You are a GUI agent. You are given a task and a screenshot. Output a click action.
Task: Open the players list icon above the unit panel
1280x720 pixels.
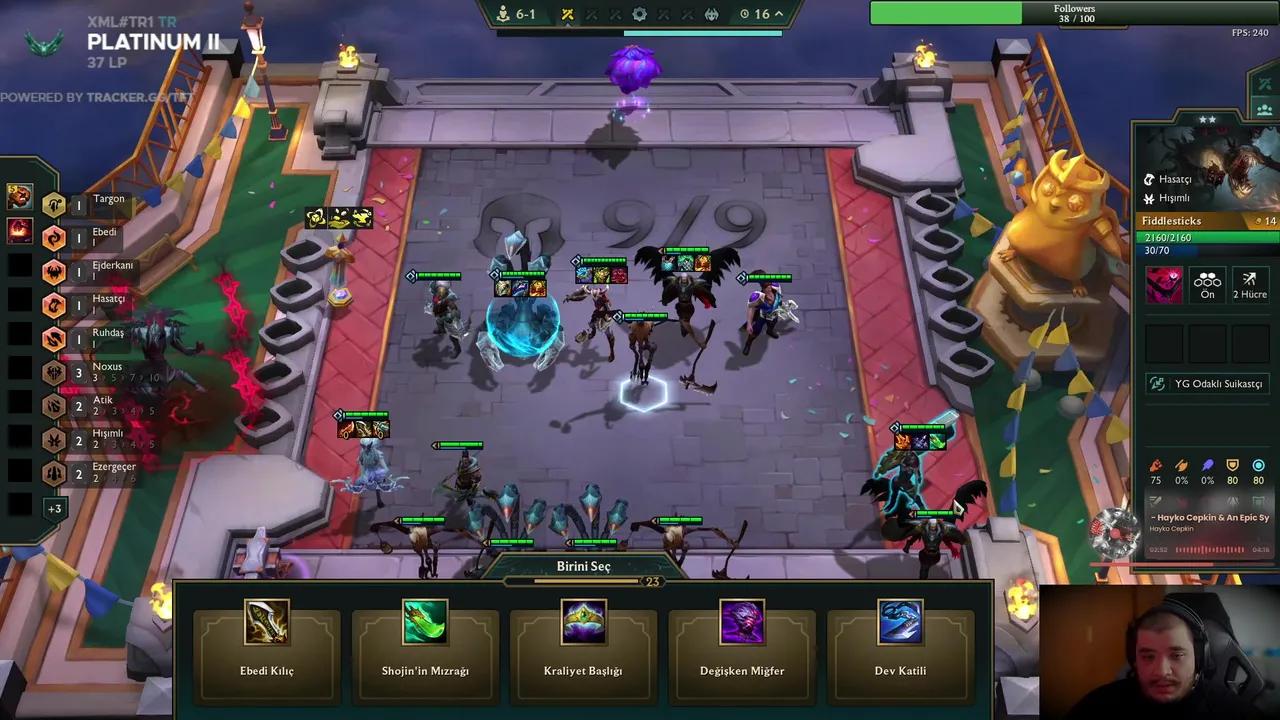(x=1264, y=110)
